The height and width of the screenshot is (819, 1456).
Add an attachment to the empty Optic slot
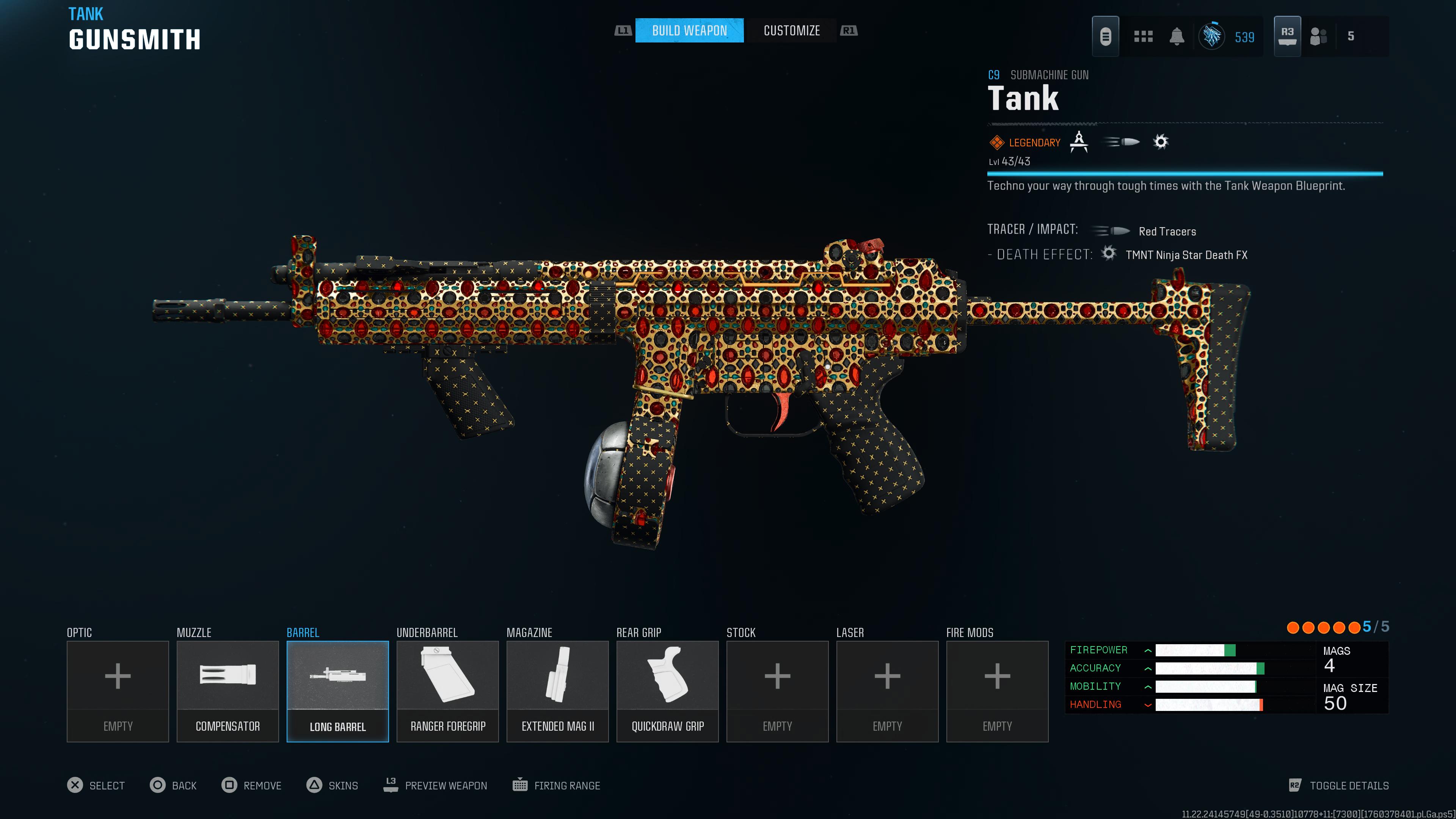coord(118,691)
